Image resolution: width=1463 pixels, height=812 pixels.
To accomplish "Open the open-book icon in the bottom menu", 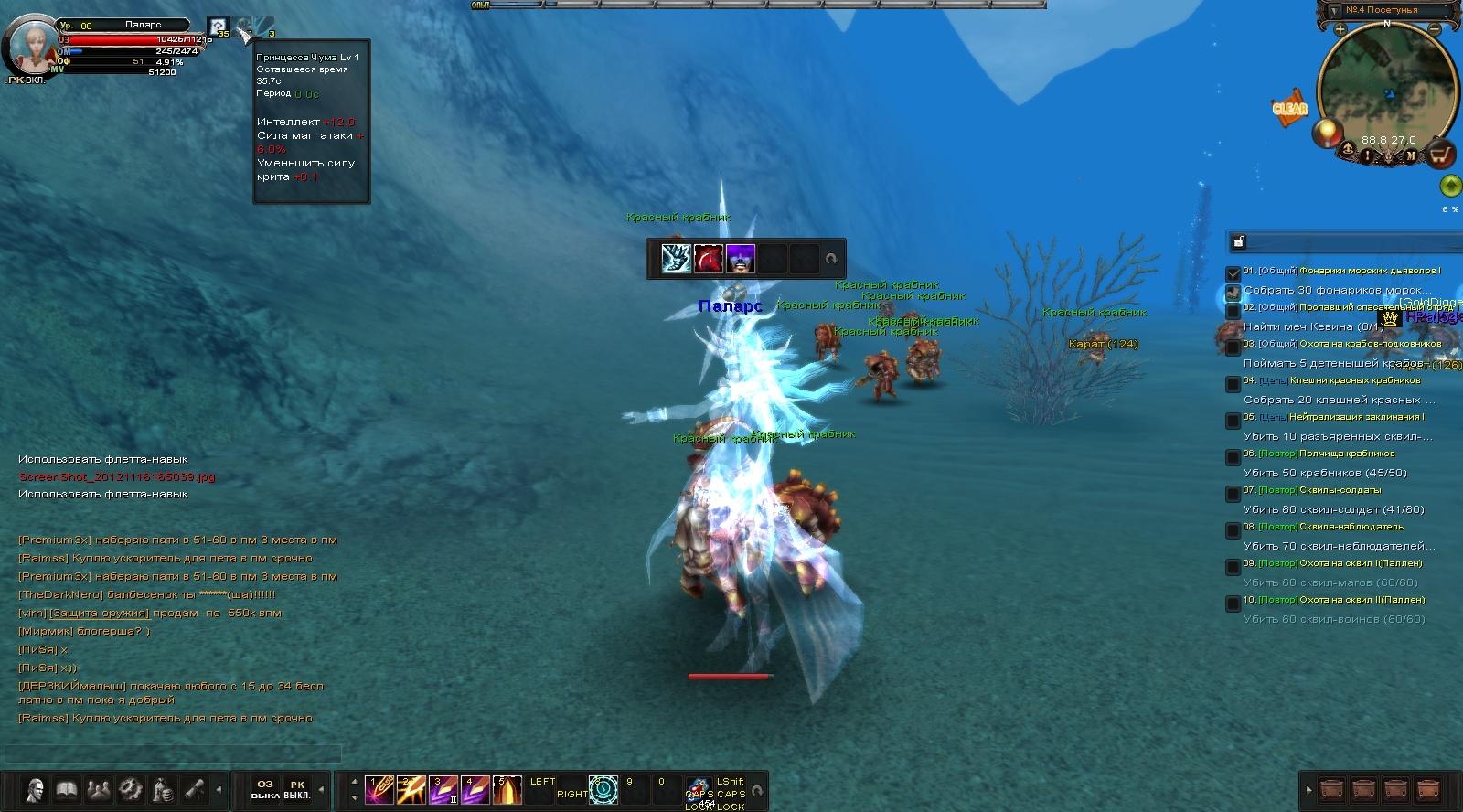I will [67, 789].
